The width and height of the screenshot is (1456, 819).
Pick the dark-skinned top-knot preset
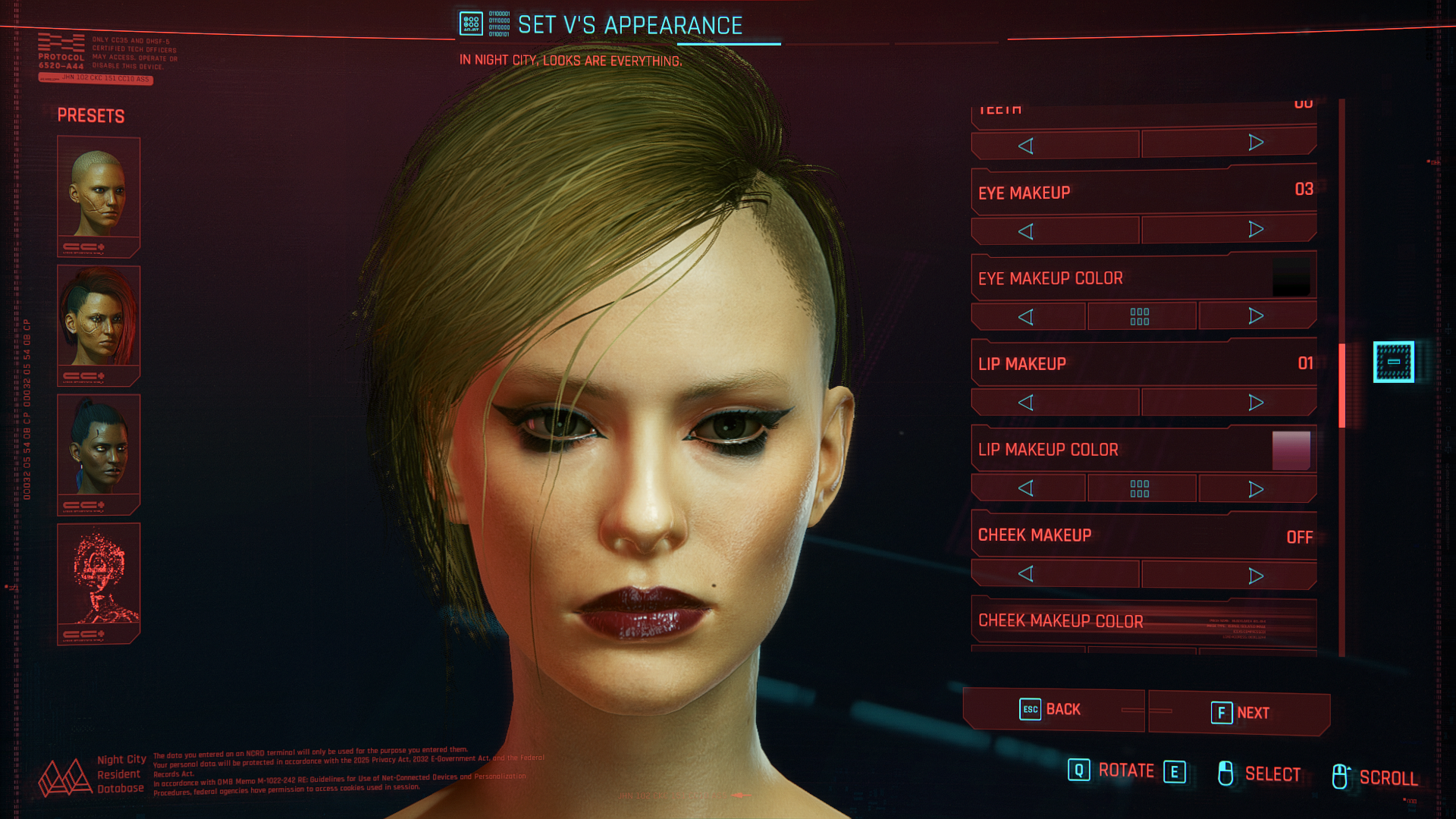99,453
